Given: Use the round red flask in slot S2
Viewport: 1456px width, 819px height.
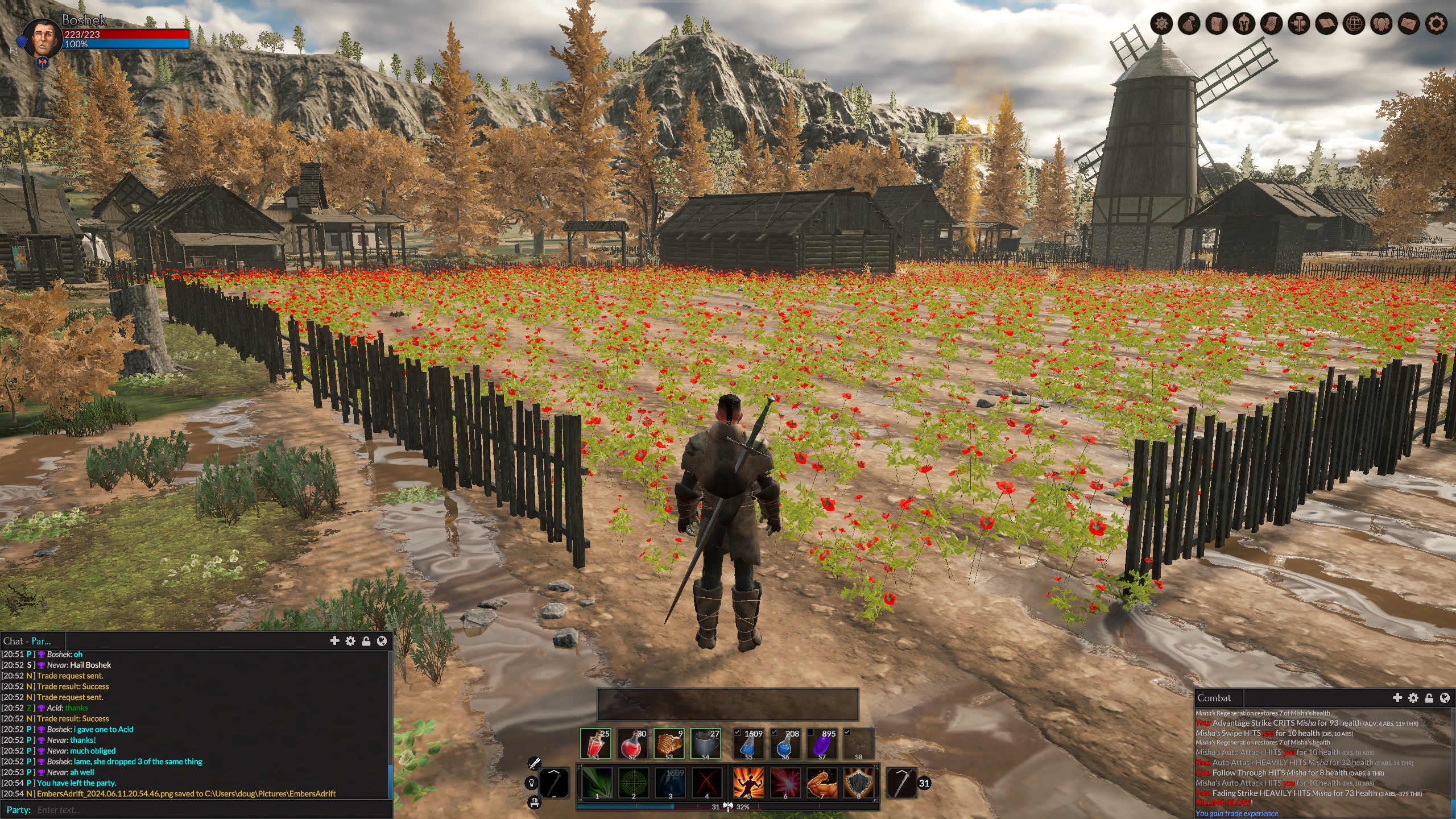Looking at the screenshot, I should click(x=632, y=743).
